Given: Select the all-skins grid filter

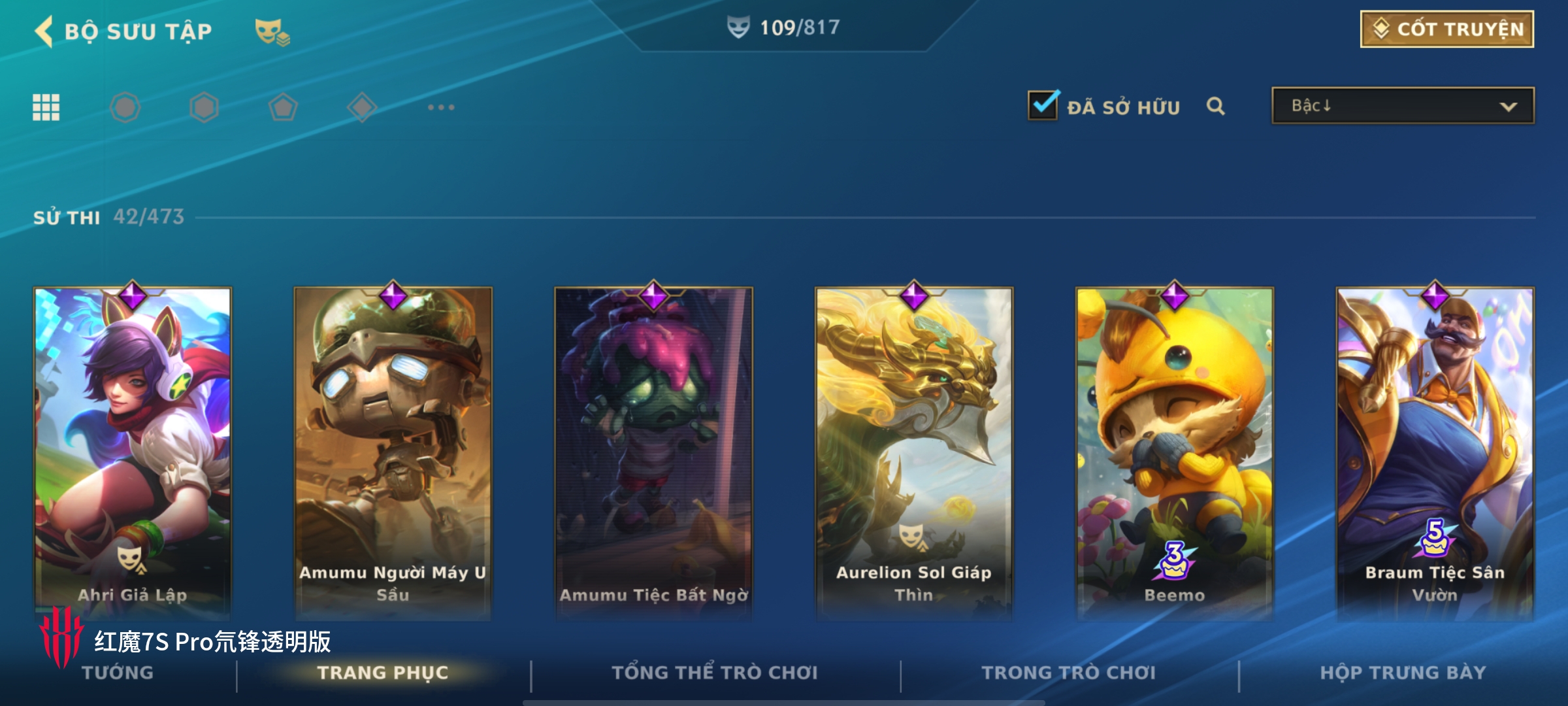Looking at the screenshot, I should coord(46,107).
